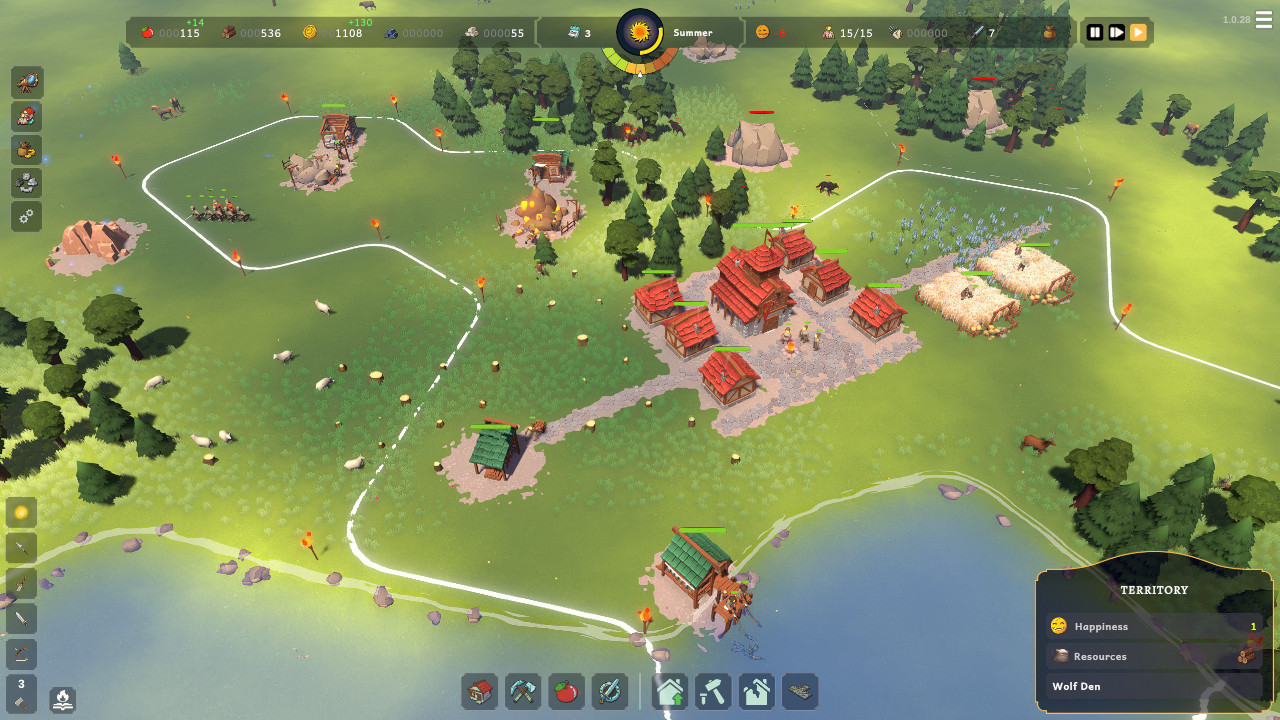The width and height of the screenshot is (1280, 720).
Task: Choose the demolish building tool
Action: pos(757,691)
